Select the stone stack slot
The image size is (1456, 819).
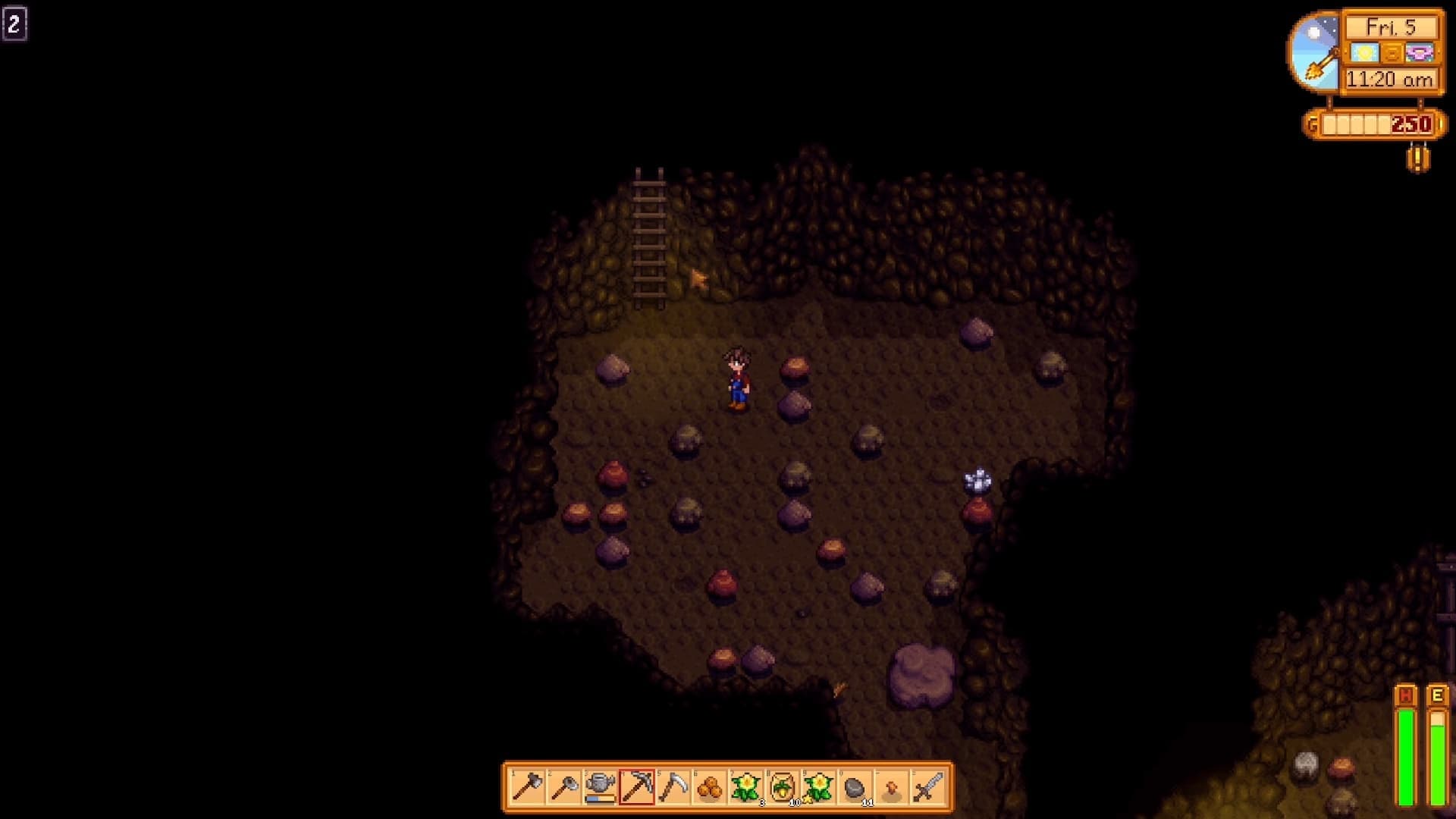[x=855, y=787]
